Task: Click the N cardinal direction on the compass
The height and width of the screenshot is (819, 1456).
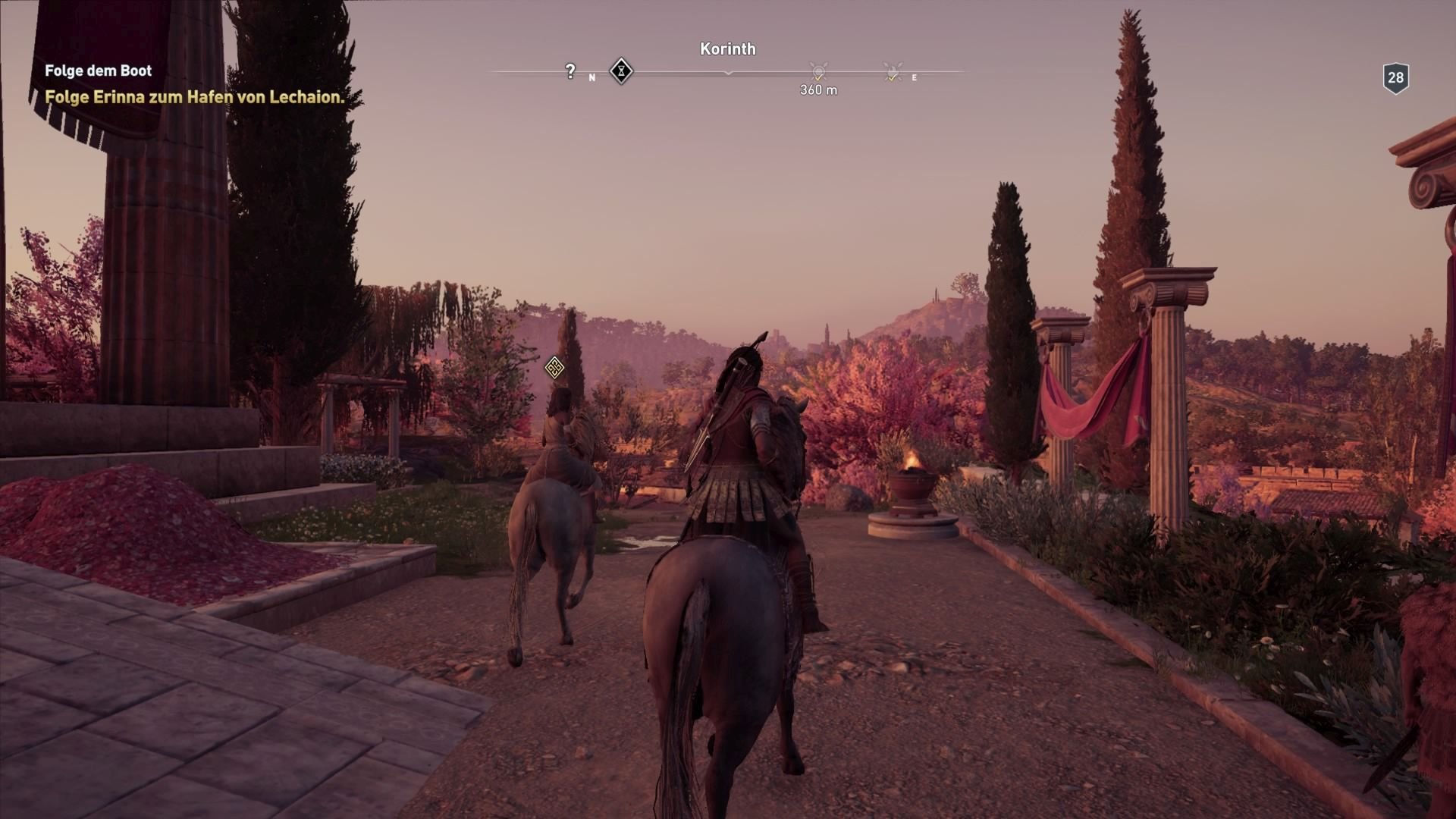Action: click(592, 77)
